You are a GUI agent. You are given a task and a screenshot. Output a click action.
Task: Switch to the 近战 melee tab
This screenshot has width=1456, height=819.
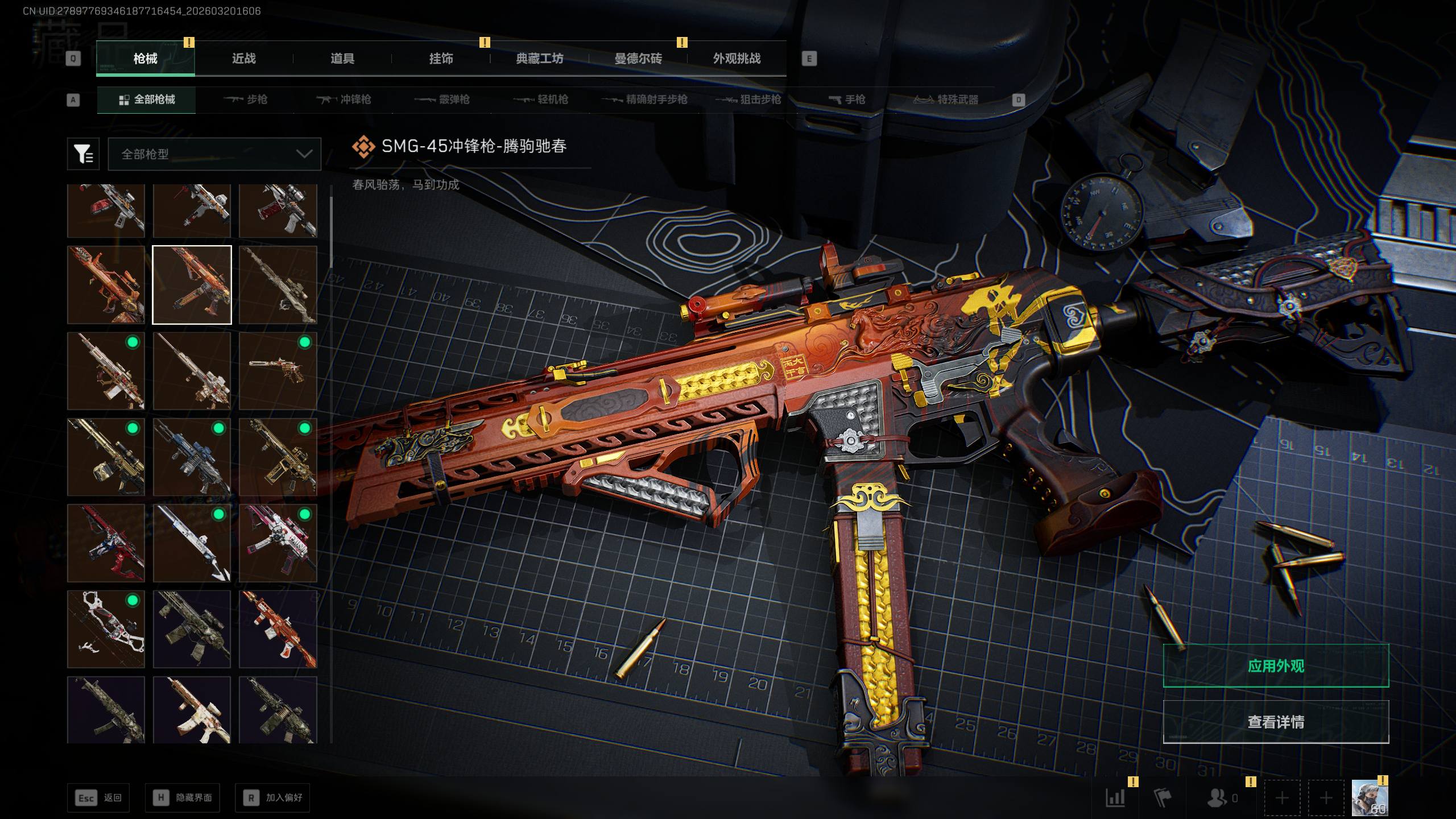pyautogui.click(x=243, y=59)
